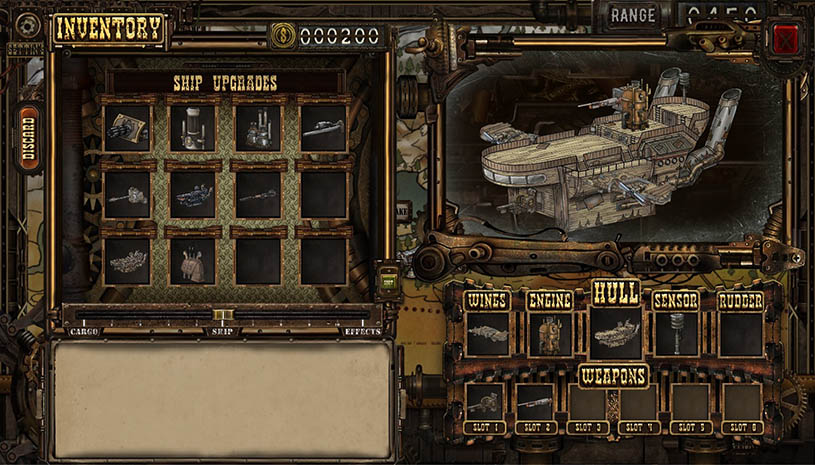Click the Discard button

[x=28, y=139]
